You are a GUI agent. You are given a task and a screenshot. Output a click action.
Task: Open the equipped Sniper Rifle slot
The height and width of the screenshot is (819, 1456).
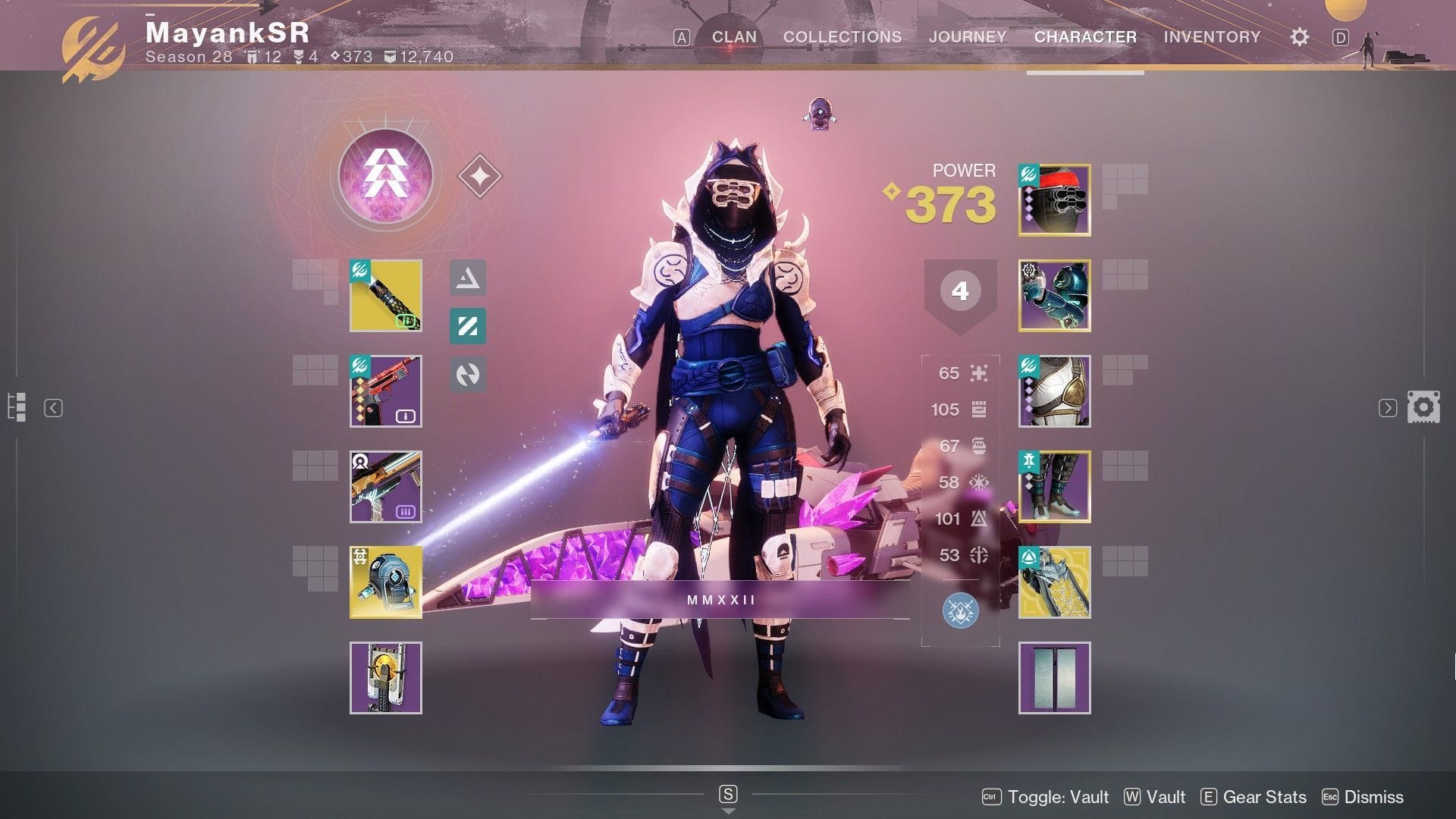[x=385, y=486]
